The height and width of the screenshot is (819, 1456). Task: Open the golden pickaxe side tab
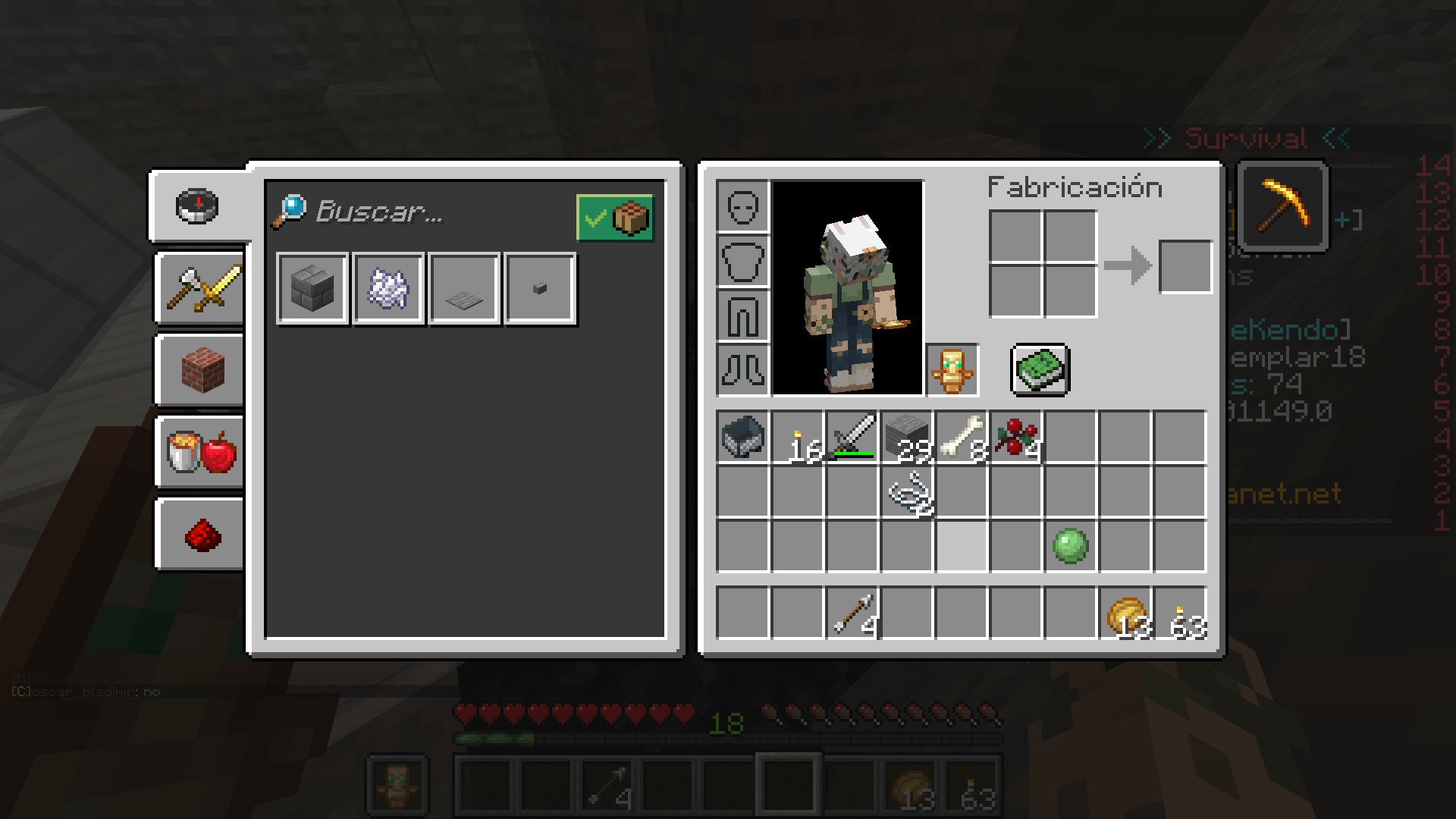[1283, 206]
